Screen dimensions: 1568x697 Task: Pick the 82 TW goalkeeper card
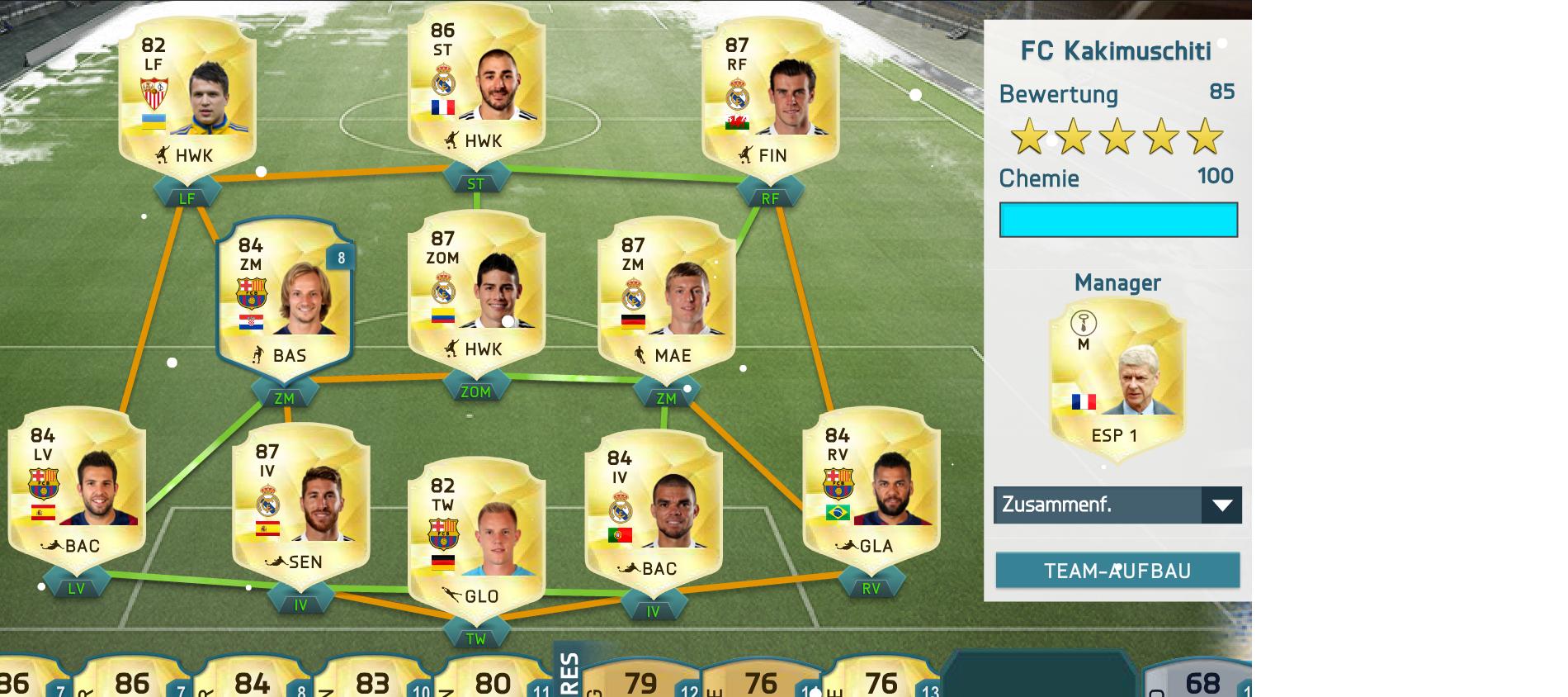point(476,542)
